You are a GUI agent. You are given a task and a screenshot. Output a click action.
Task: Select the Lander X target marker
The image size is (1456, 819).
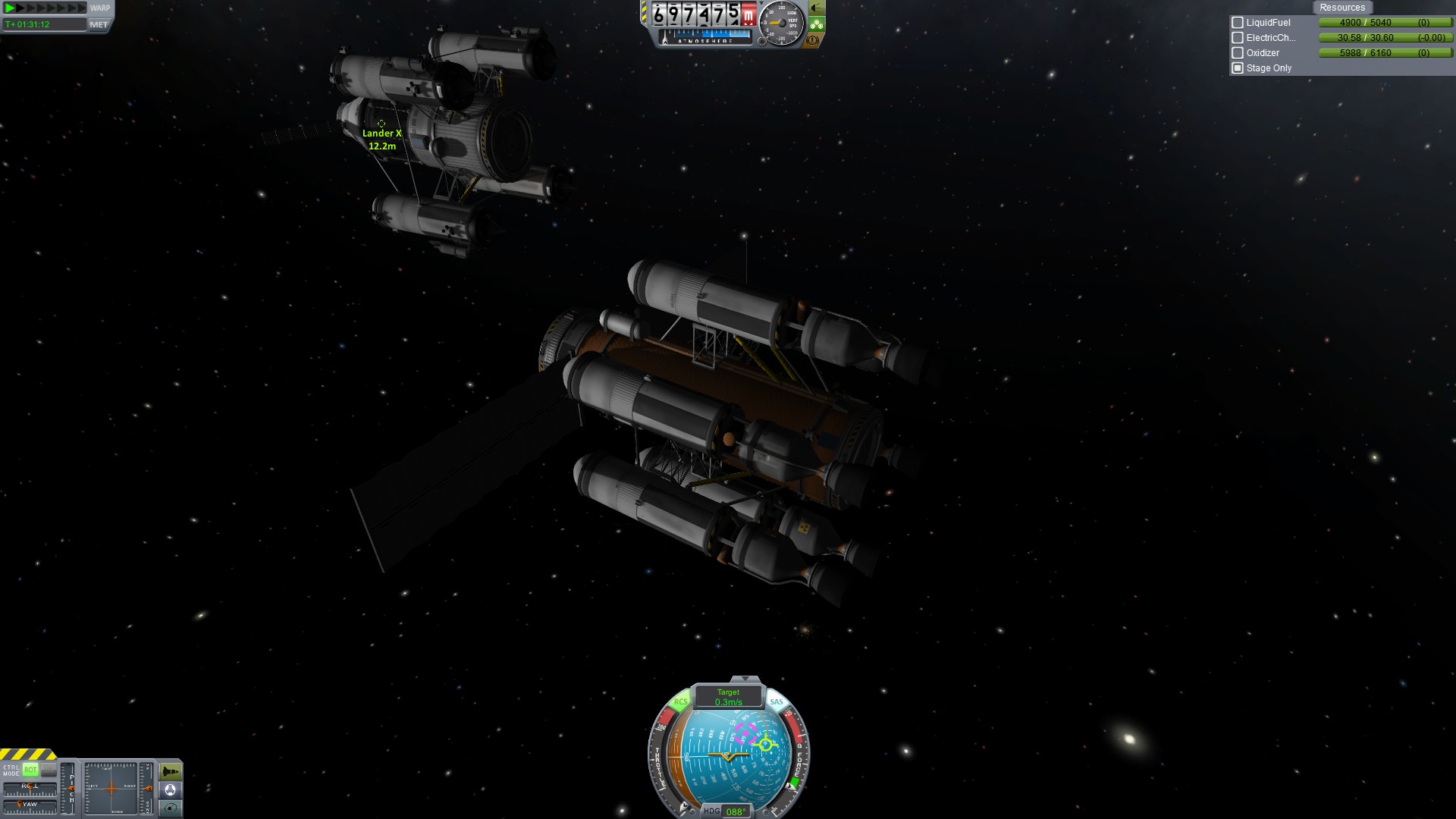point(381,124)
